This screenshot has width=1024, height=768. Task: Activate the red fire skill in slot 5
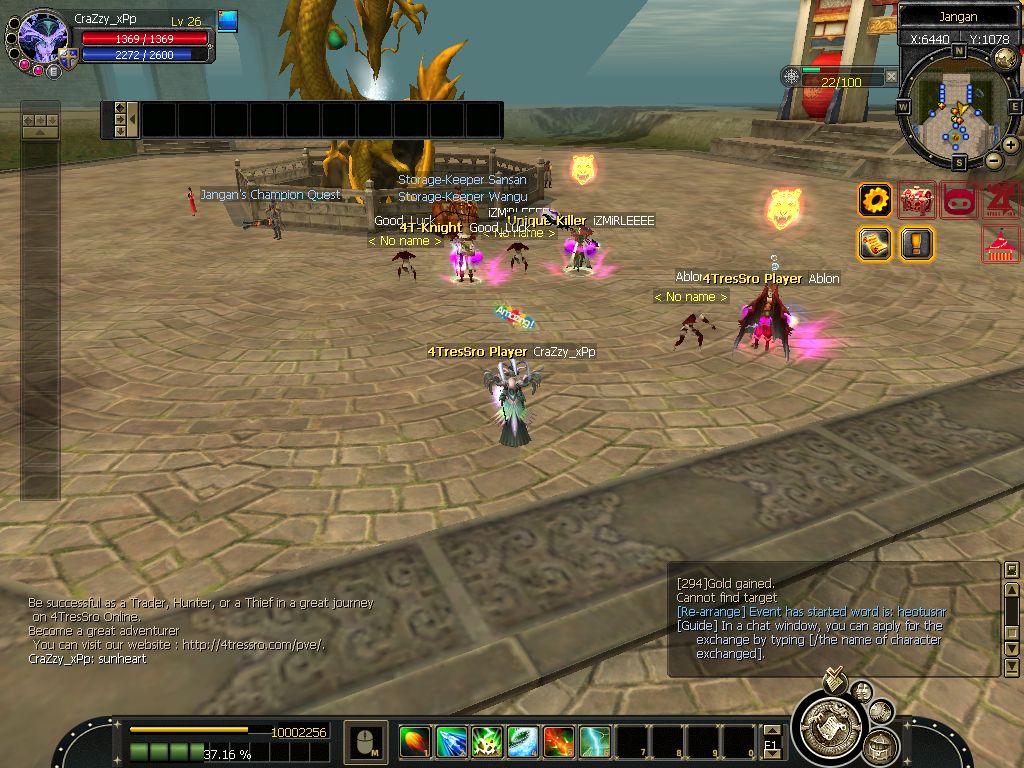pyautogui.click(x=559, y=742)
